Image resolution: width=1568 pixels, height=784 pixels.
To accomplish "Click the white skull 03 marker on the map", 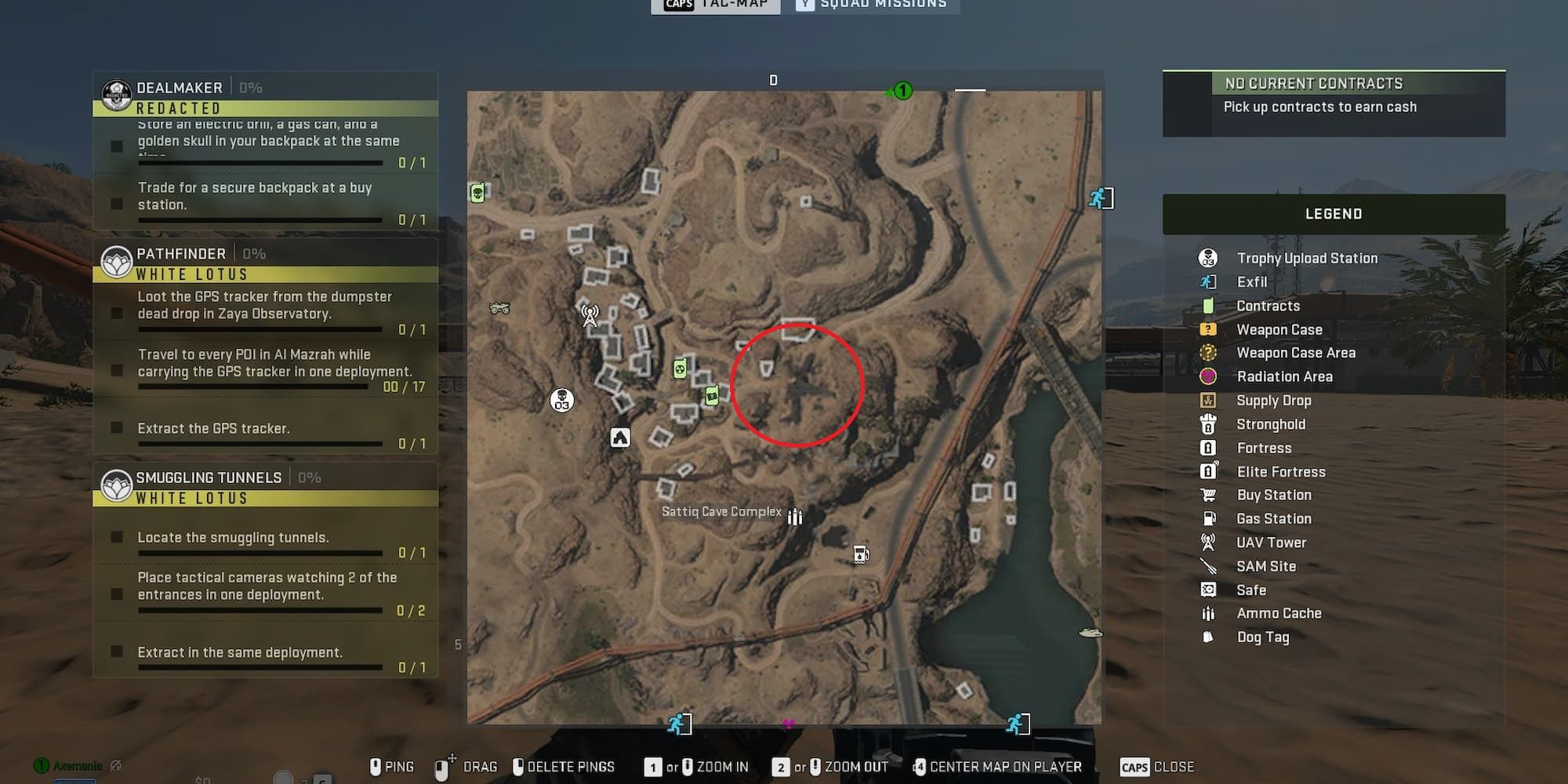I will (561, 400).
